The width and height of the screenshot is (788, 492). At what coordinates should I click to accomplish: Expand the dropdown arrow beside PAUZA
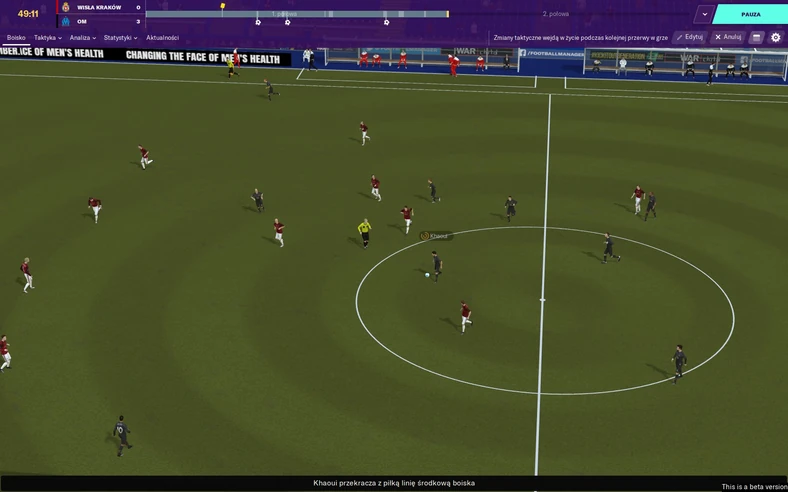(x=705, y=14)
